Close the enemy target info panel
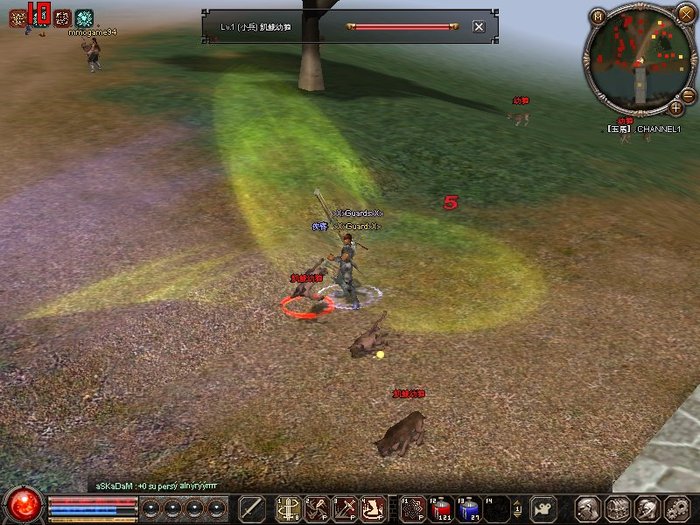This screenshot has height=525, width=700. pos(479,26)
